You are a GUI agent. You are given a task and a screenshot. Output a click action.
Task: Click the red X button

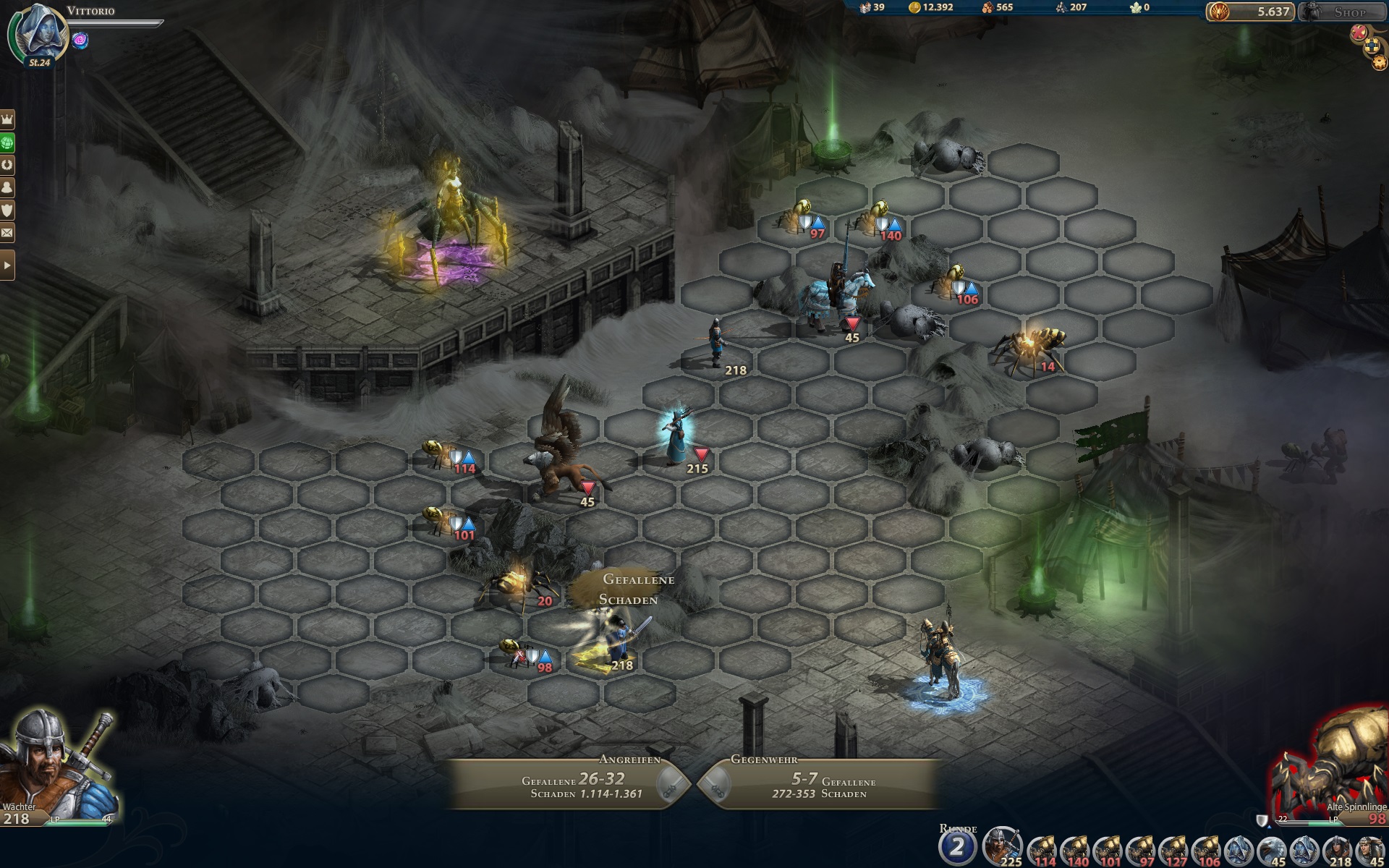pyautogui.click(x=1359, y=32)
